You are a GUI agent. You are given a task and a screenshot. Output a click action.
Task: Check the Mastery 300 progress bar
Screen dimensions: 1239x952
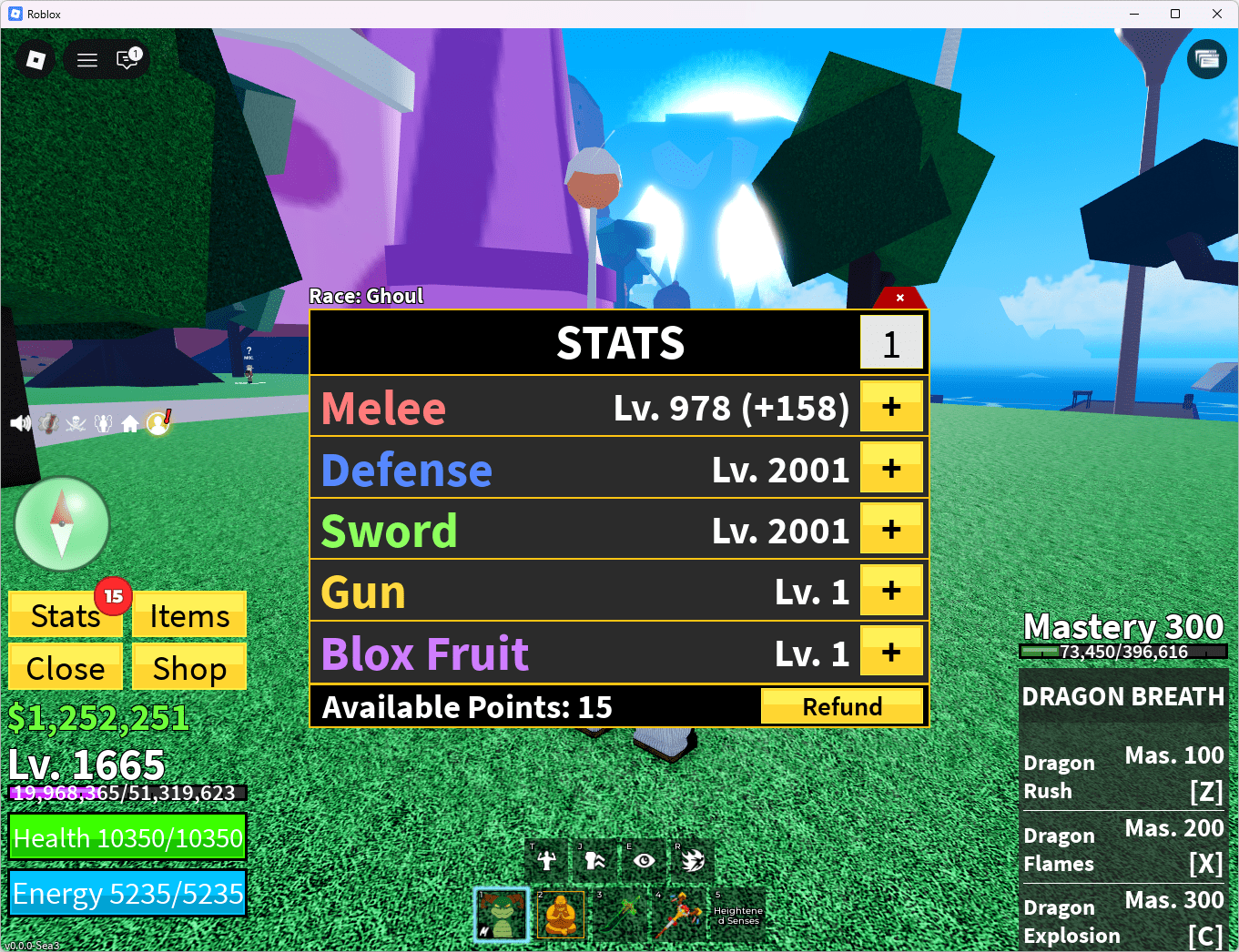[x=1122, y=652]
